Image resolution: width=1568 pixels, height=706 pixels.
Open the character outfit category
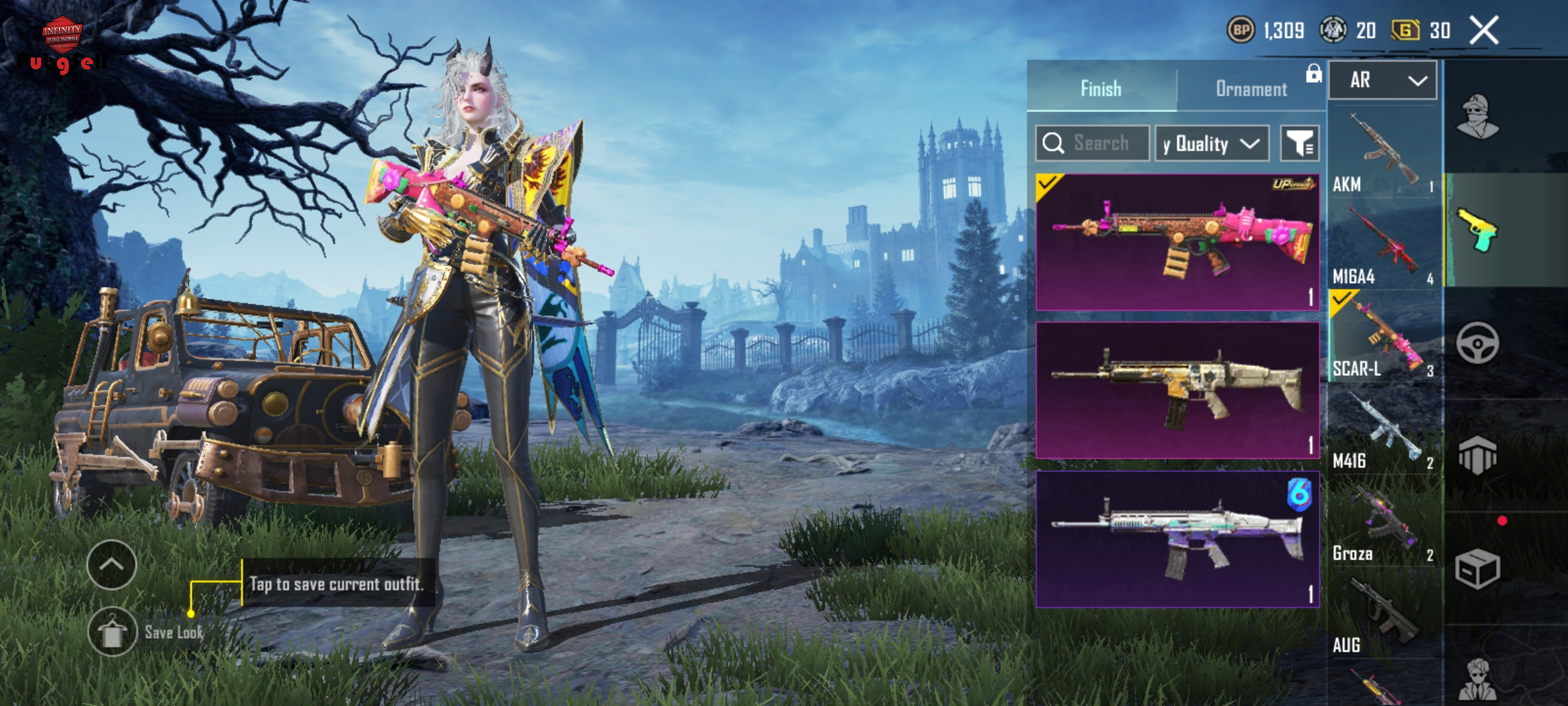click(1478, 118)
